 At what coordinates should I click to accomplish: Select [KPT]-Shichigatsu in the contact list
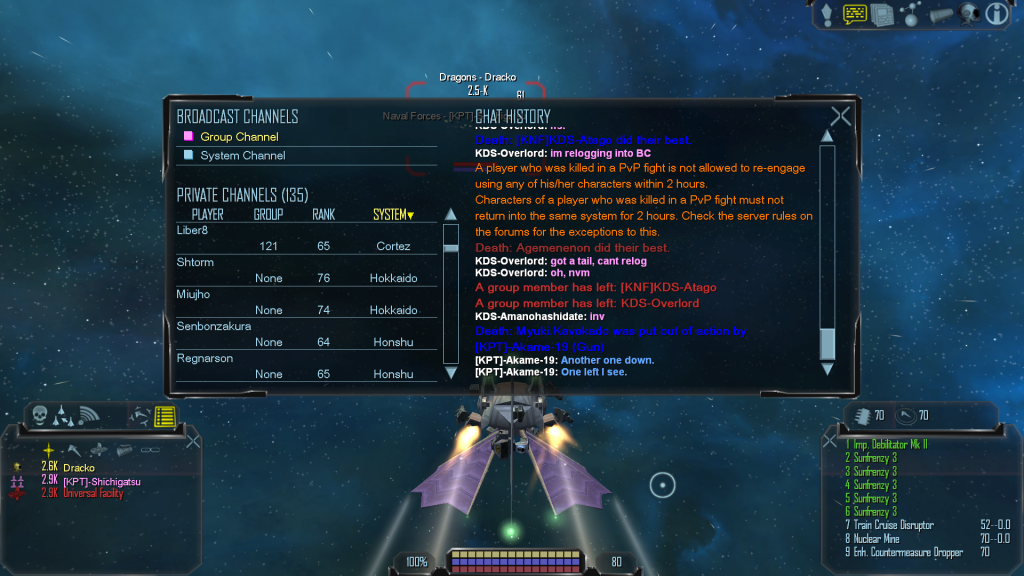tap(104, 480)
